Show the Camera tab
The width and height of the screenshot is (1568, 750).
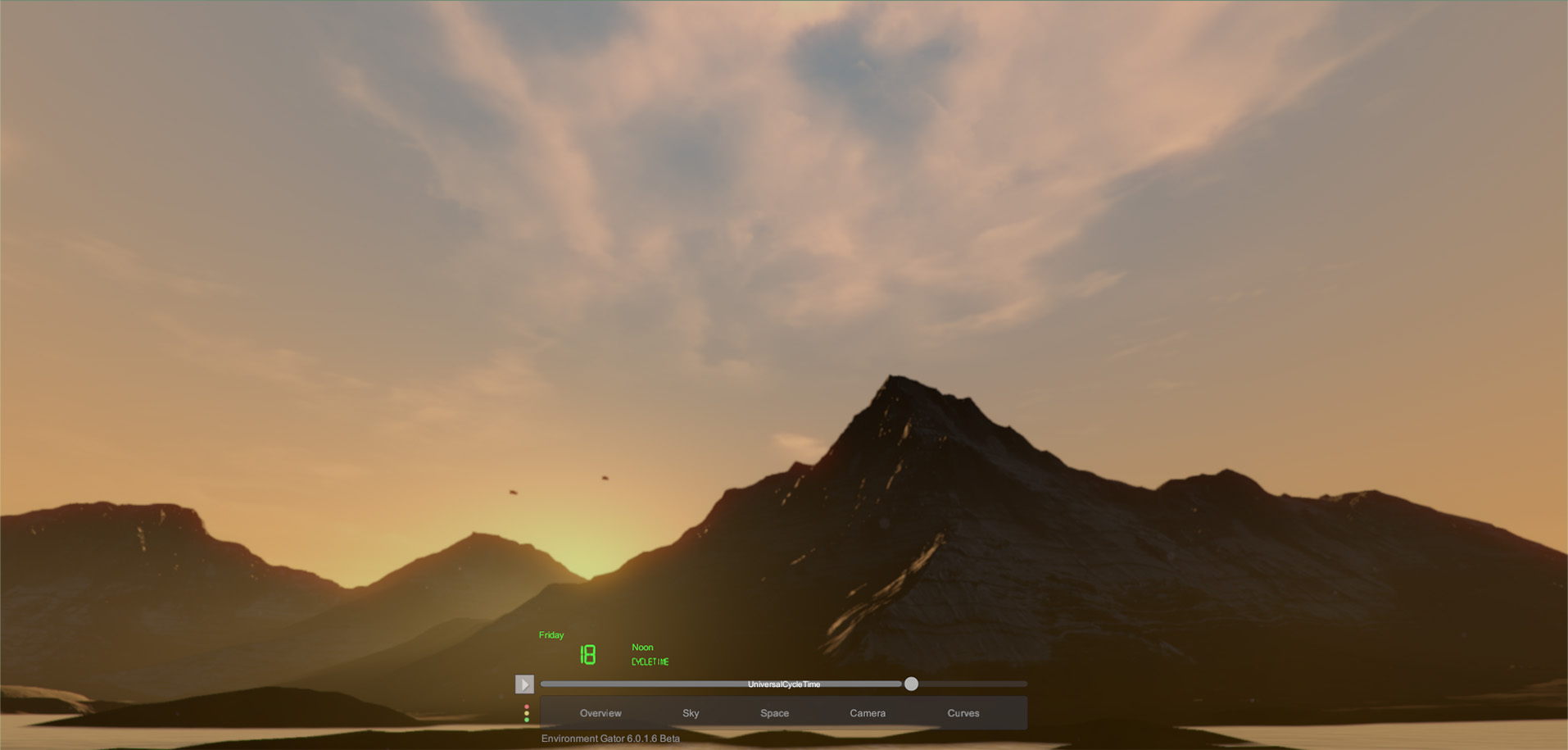click(x=868, y=713)
